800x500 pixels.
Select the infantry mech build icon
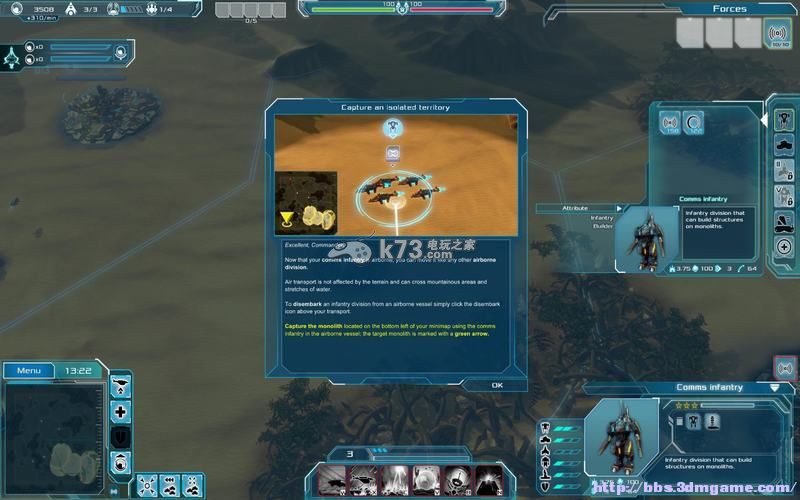click(x=785, y=120)
